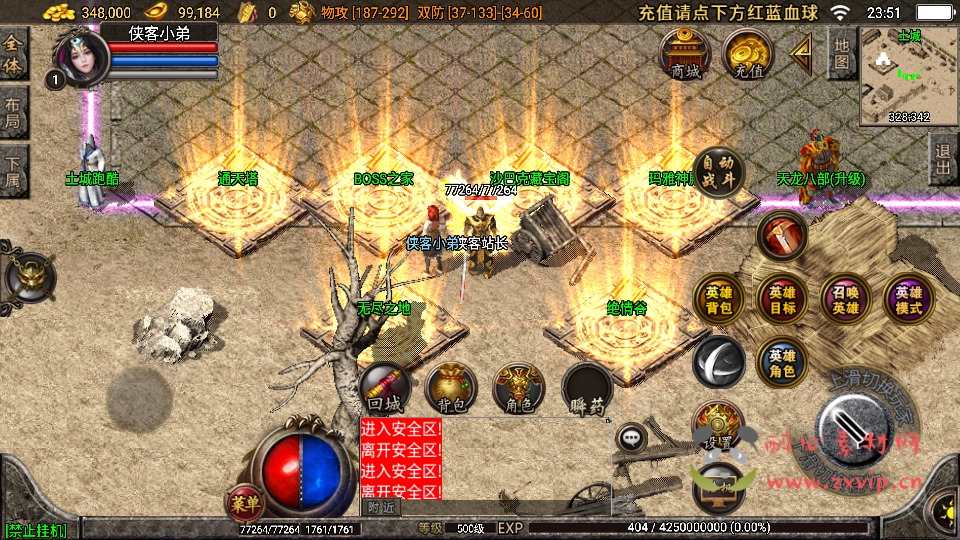Open the 英雄背包 hero bag

click(x=719, y=299)
